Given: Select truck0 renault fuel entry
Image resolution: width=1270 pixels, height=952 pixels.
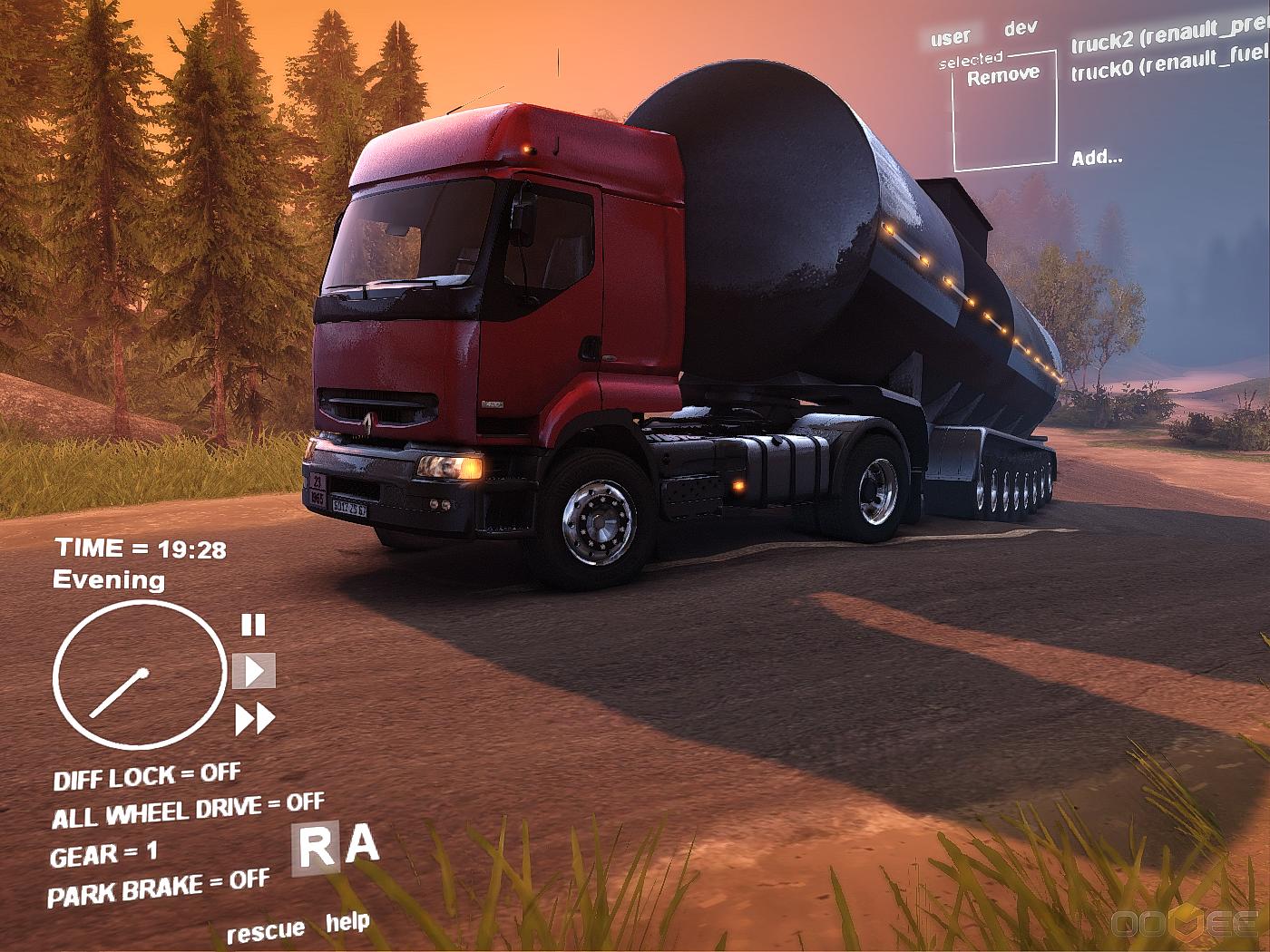Looking at the screenshot, I should tap(1170, 65).
